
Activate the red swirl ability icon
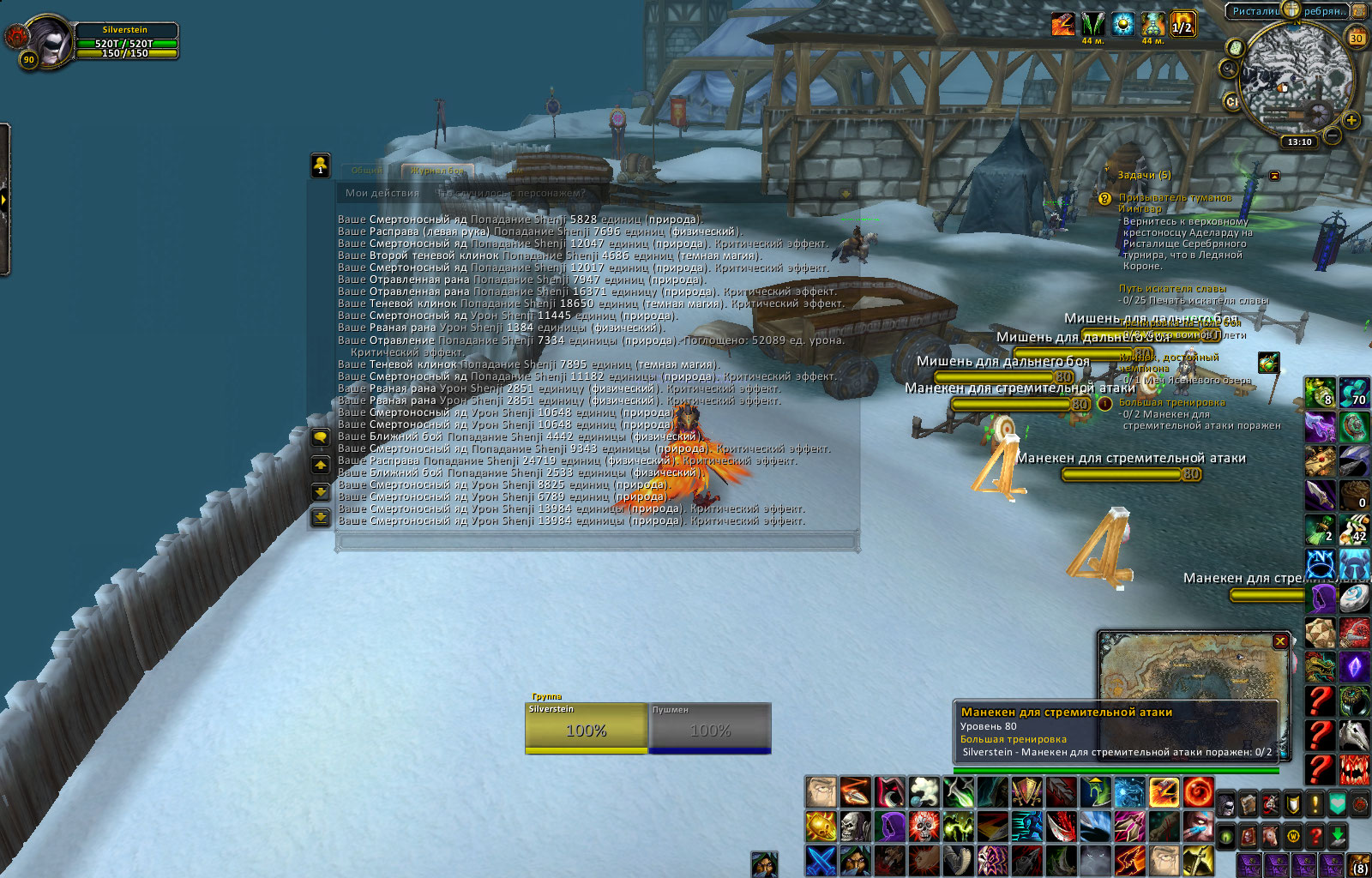pos(1198,792)
